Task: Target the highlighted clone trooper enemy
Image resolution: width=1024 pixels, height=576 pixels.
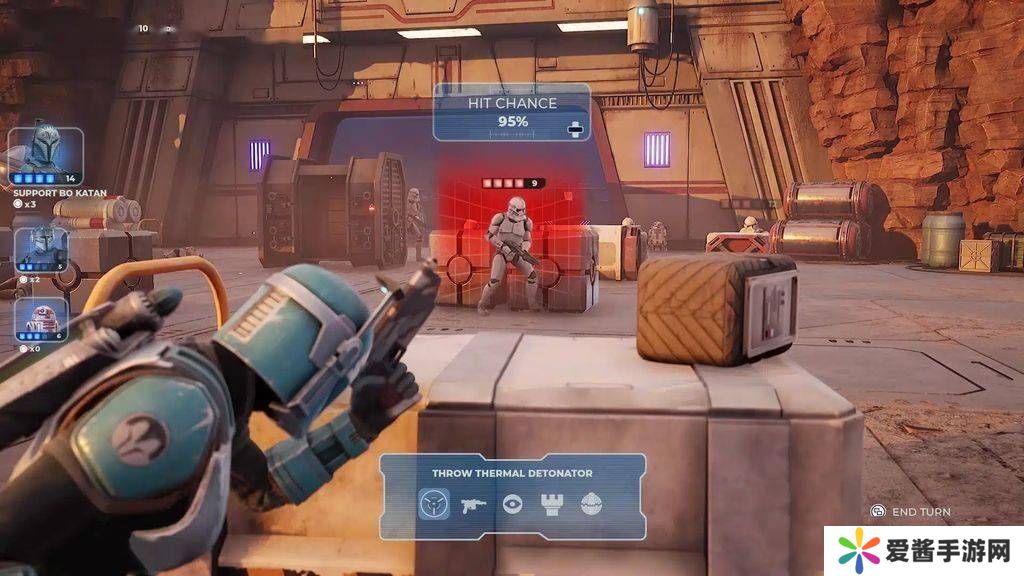Action: point(512,250)
